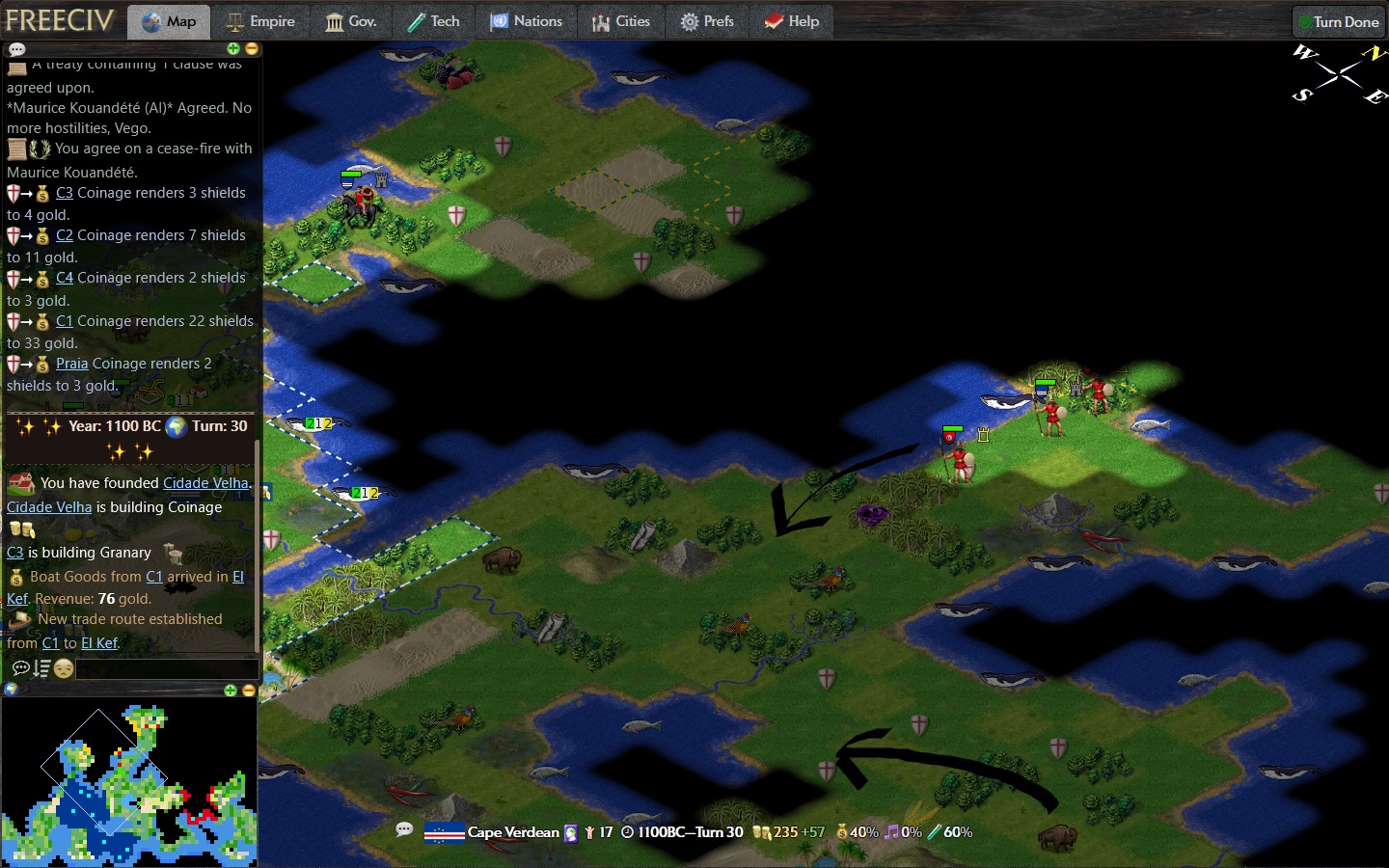The image size is (1389, 868).
Task: Show the Tech research tab
Action: 433,21
